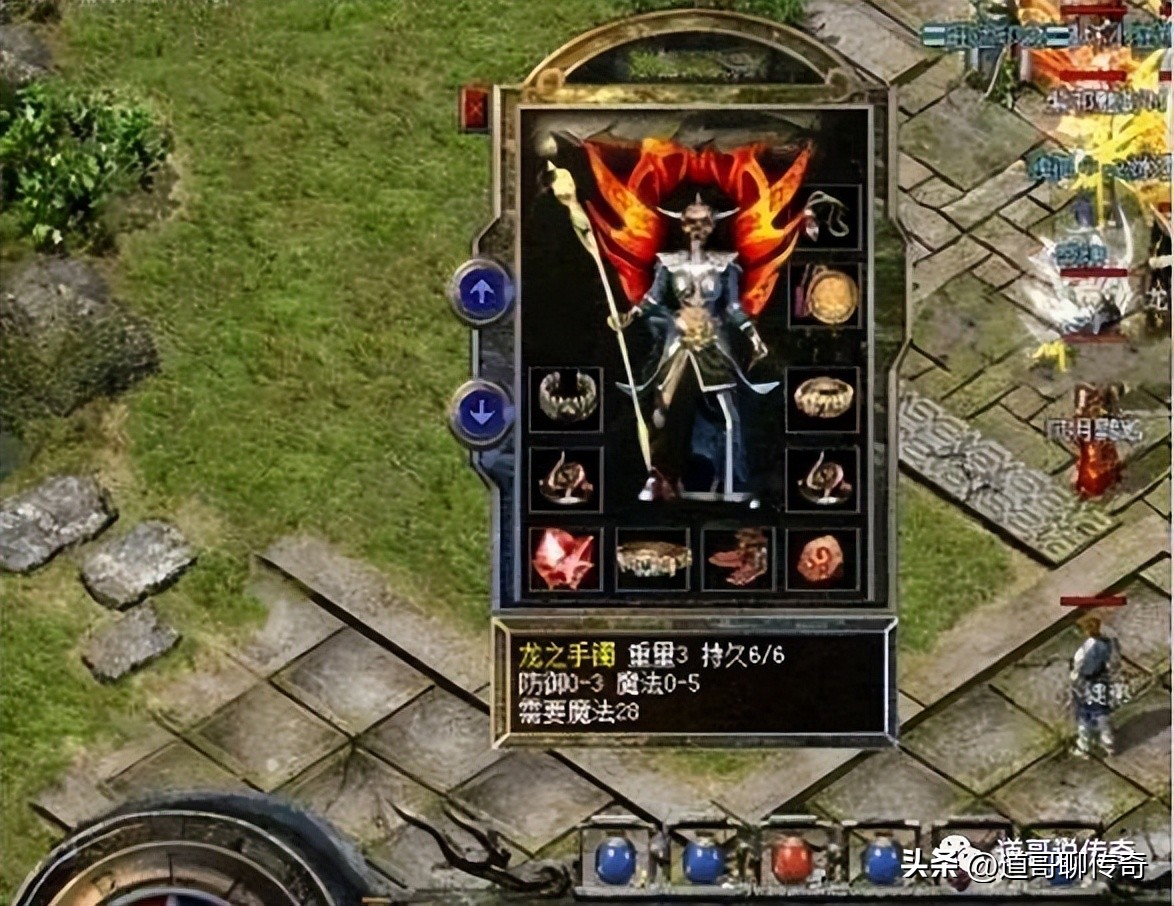This screenshot has height=906, width=1174.
Task: Use the red potion in the hotbar
Action: (x=791, y=859)
